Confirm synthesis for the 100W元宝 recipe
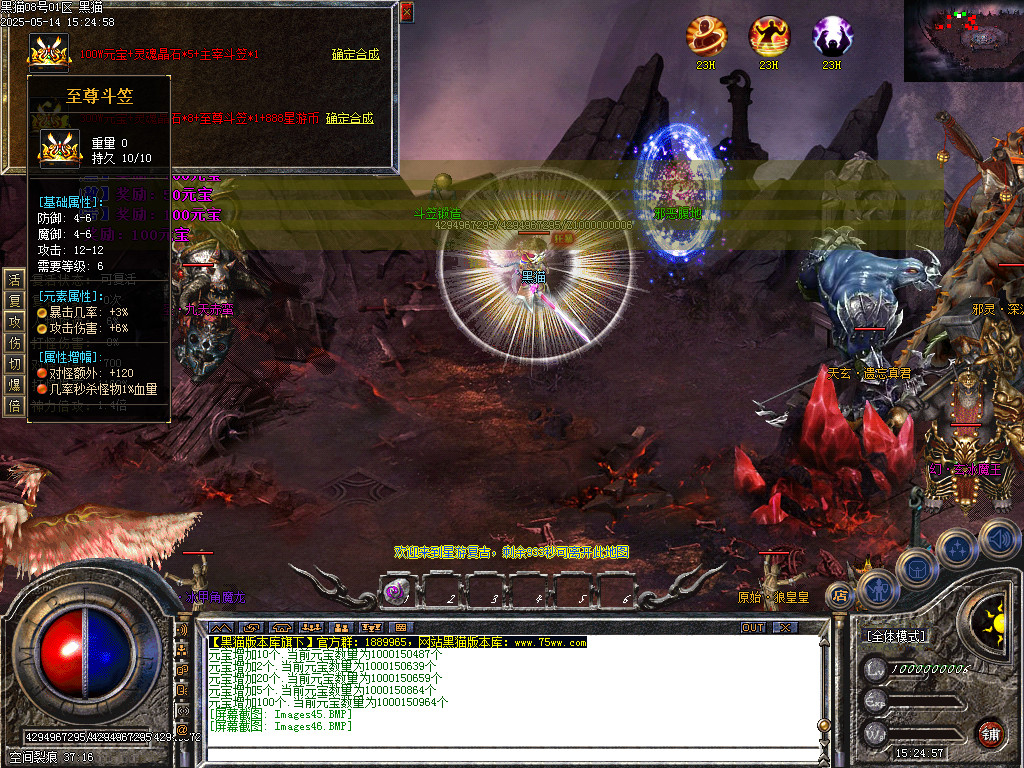The width and height of the screenshot is (1024, 768). click(x=355, y=55)
